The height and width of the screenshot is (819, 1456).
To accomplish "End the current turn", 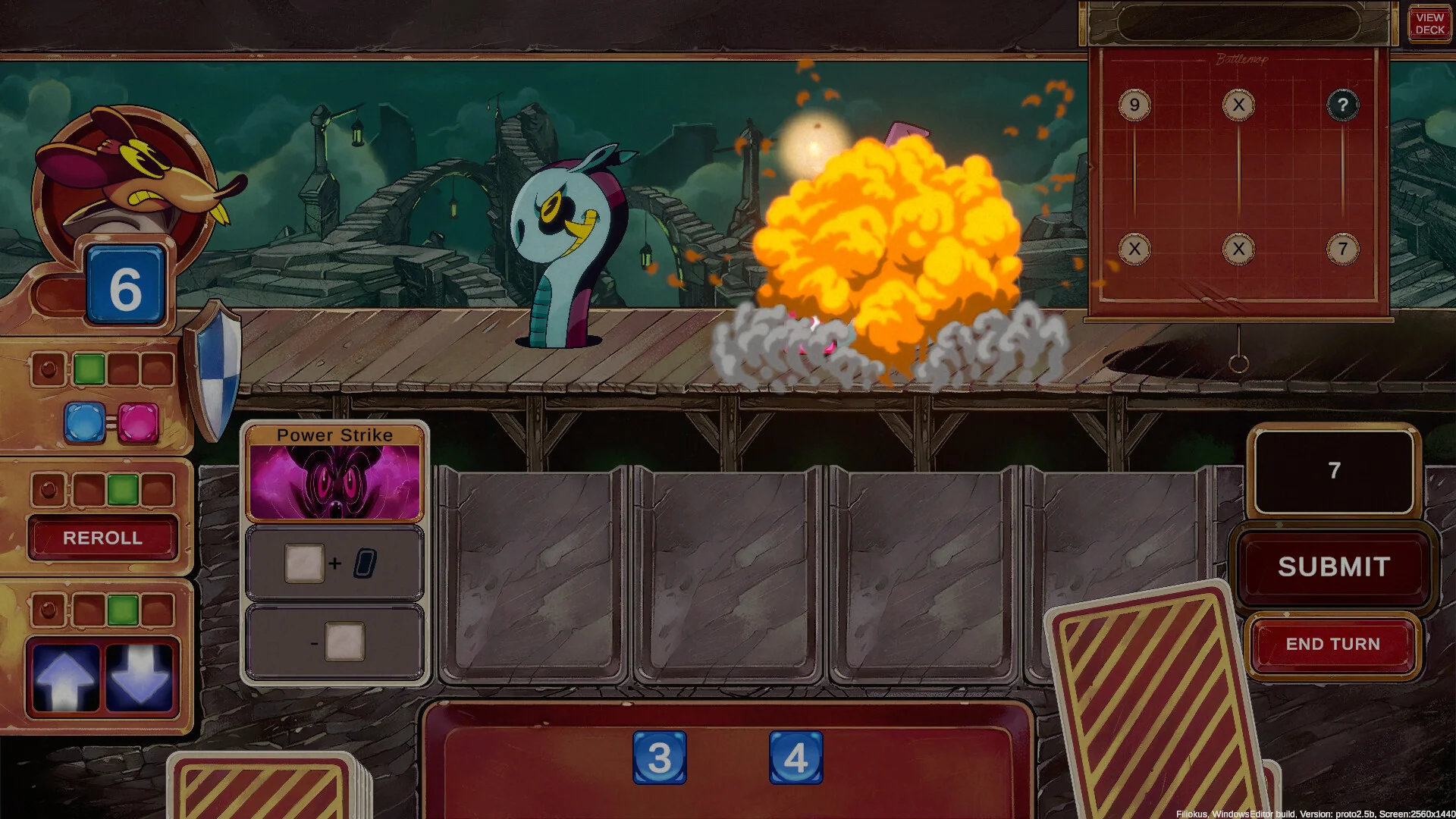I will coord(1332,644).
